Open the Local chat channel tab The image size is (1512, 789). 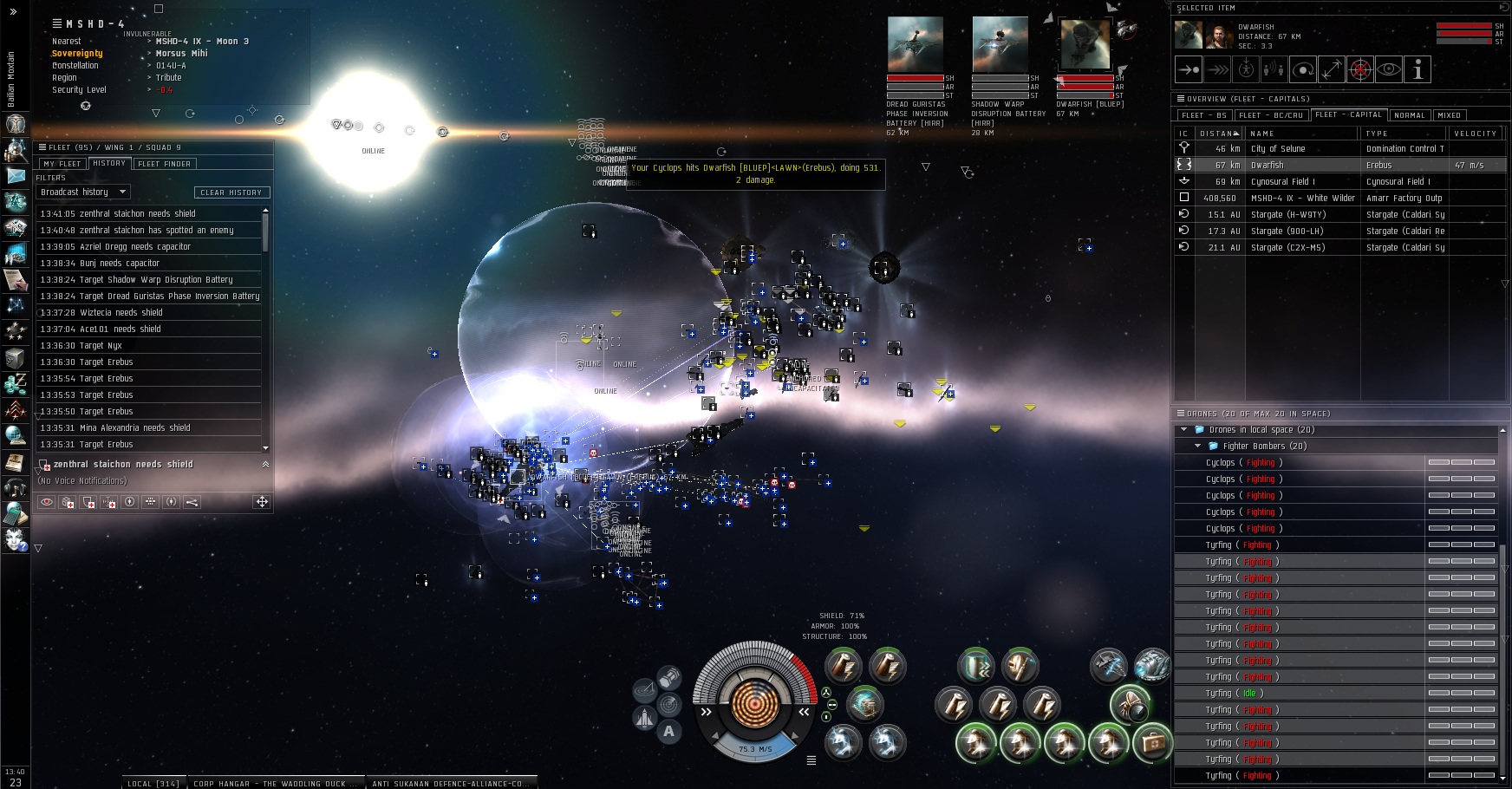click(x=153, y=783)
